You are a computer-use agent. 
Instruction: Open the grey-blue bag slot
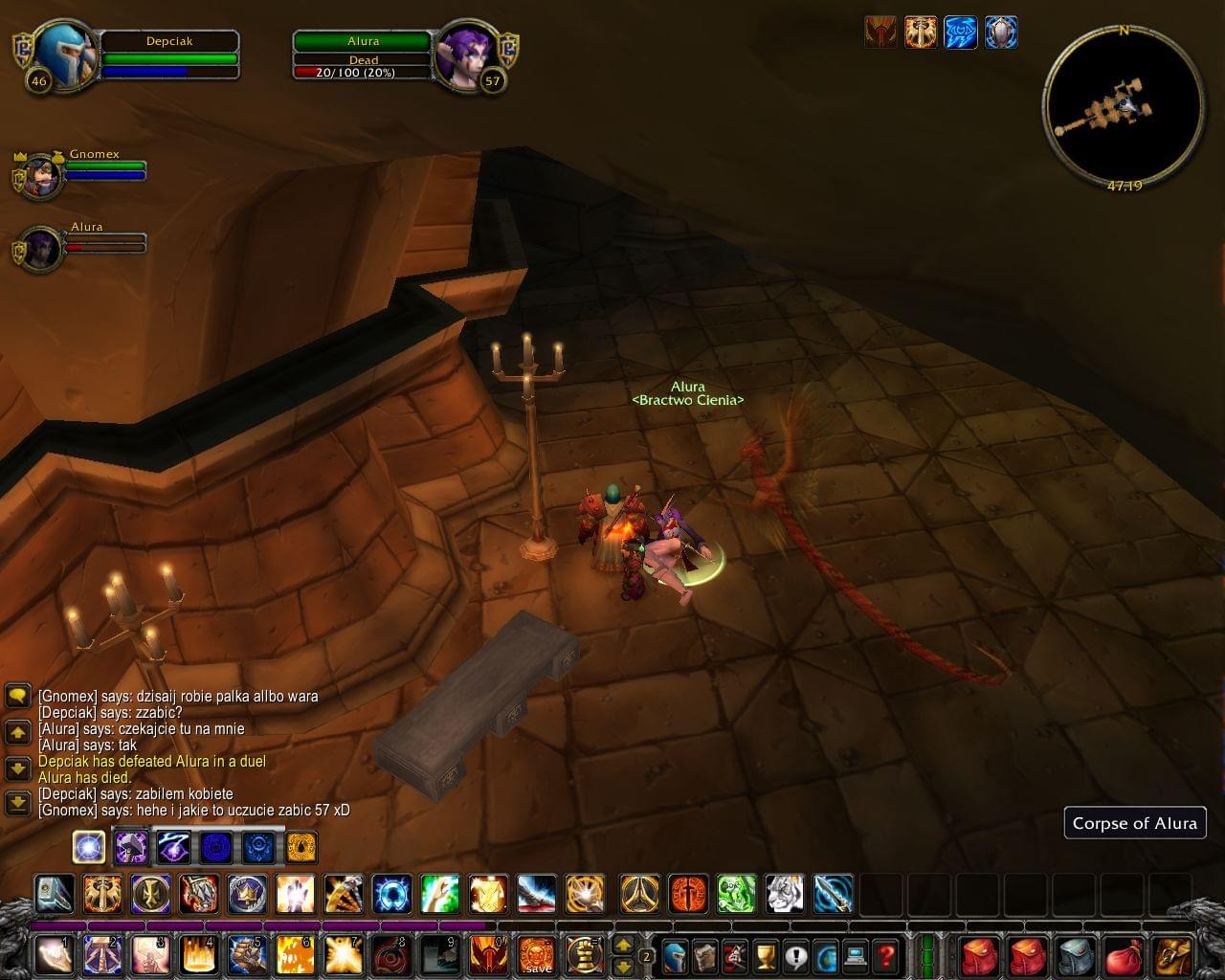(1076, 954)
